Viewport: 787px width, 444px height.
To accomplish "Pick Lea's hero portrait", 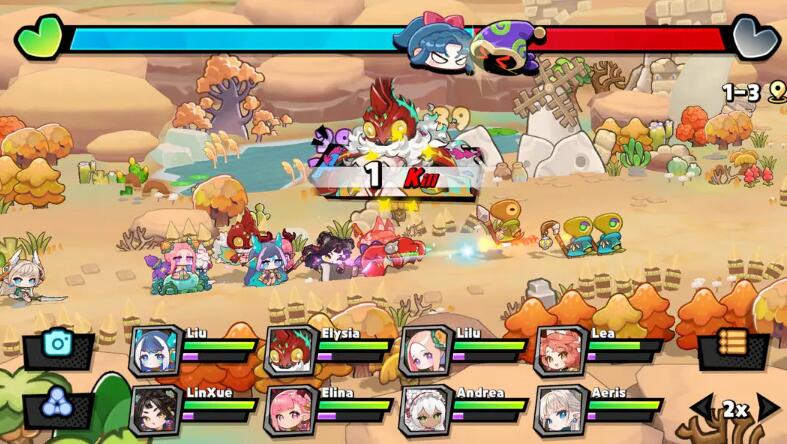I will coord(560,351).
